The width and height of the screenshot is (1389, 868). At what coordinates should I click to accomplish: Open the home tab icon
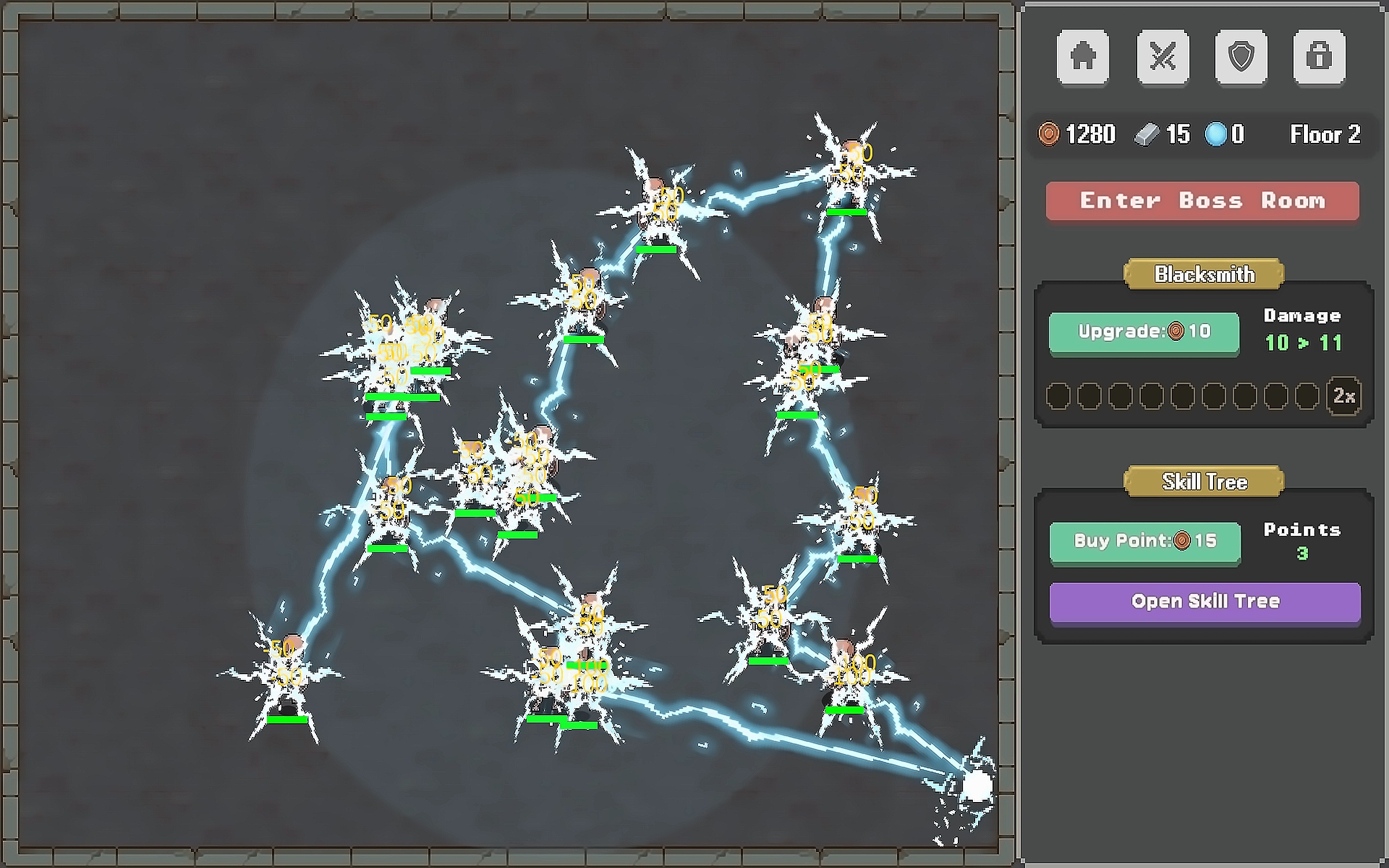coord(1082,57)
